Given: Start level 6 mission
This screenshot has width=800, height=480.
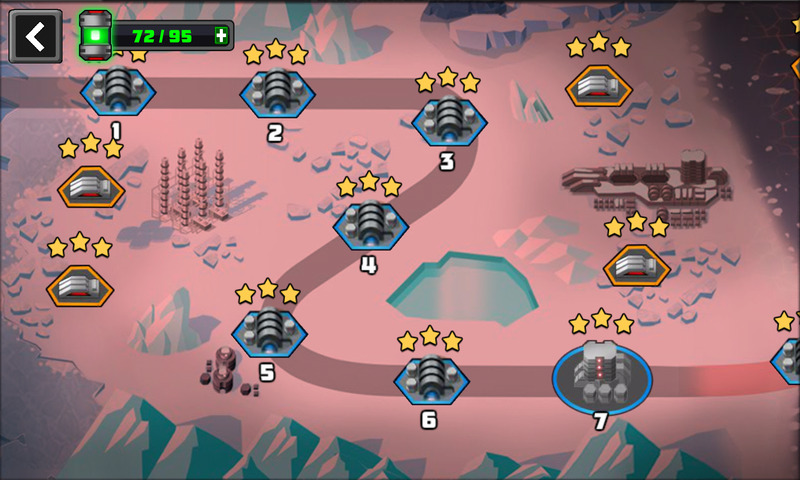Looking at the screenshot, I should coord(431,379).
